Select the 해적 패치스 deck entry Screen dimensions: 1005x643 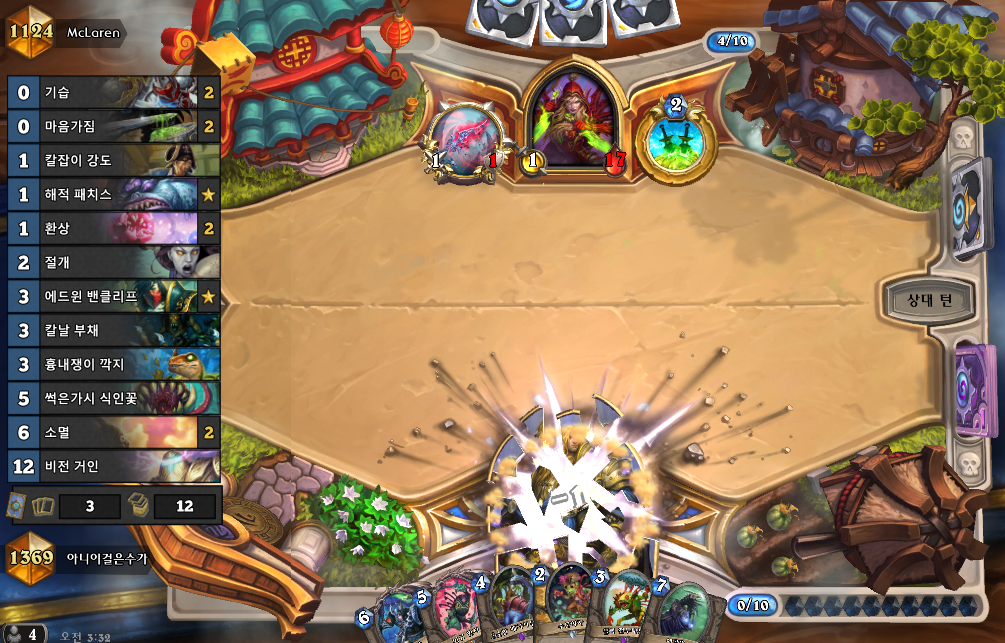coord(112,195)
